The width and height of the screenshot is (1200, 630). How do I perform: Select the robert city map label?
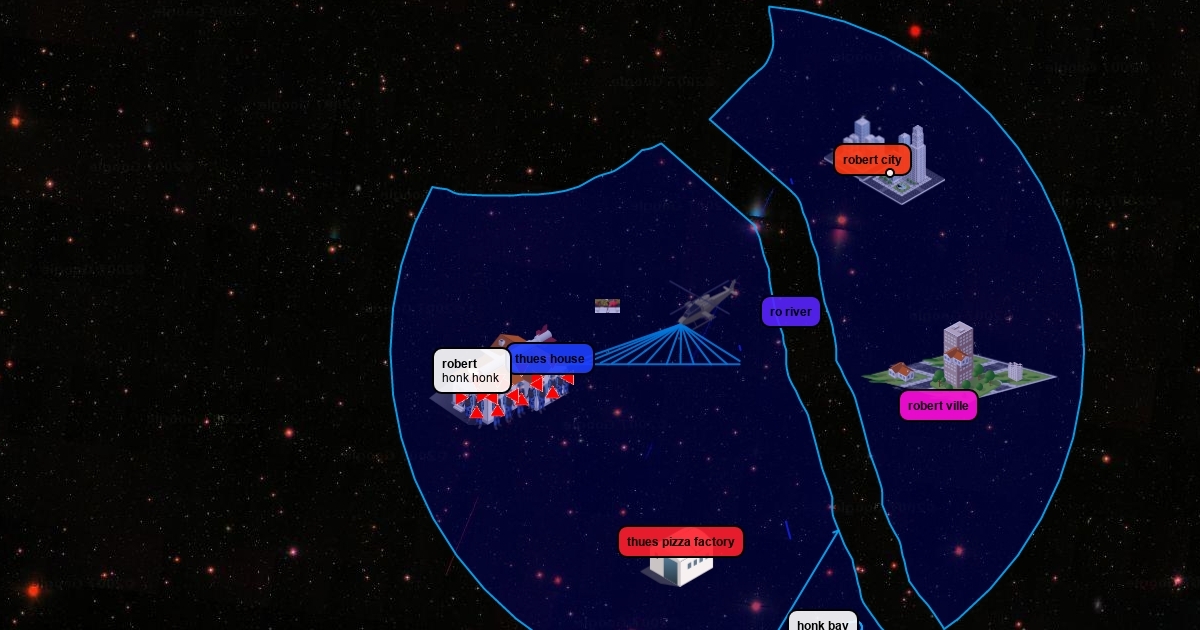pos(872,160)
